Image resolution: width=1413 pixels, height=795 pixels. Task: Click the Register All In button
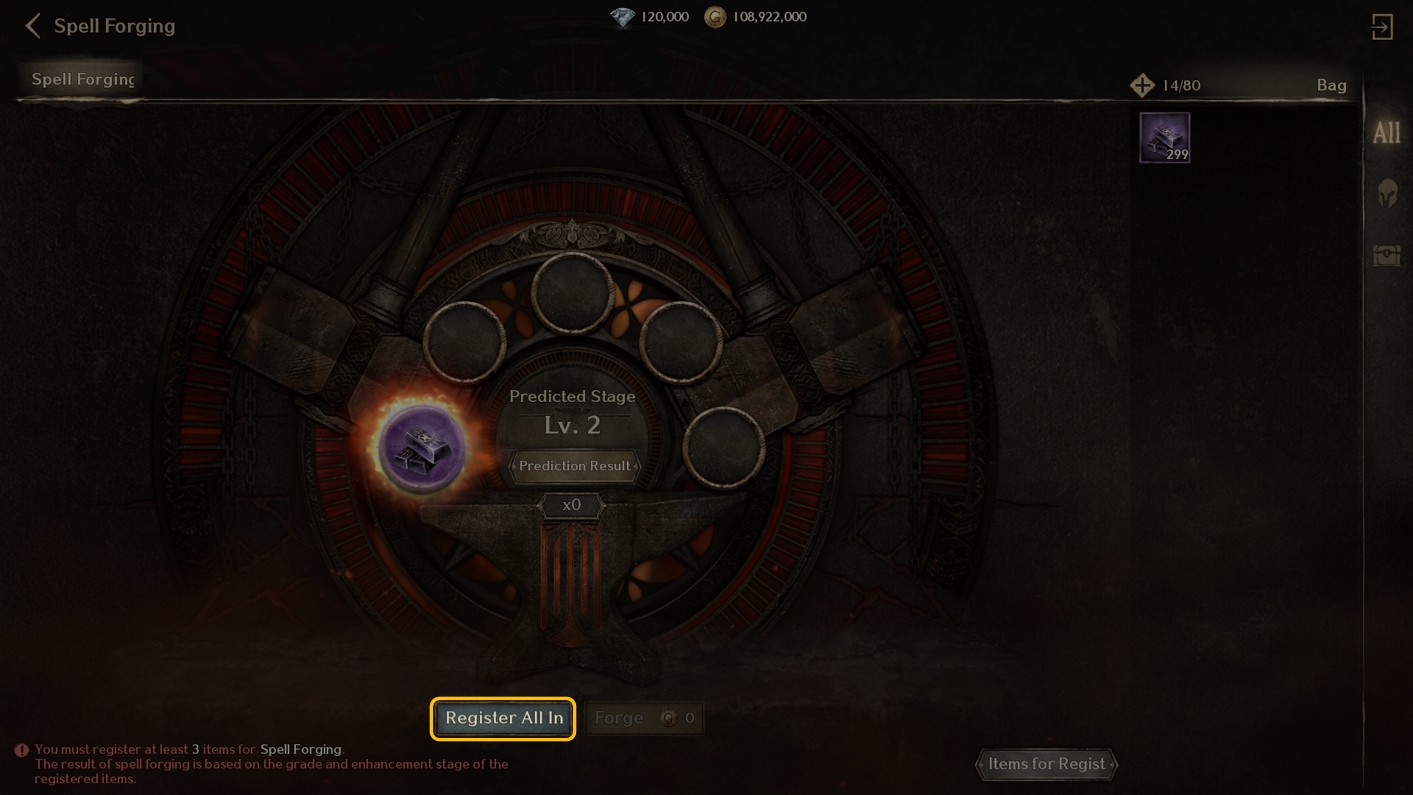[x=503, y=718]
